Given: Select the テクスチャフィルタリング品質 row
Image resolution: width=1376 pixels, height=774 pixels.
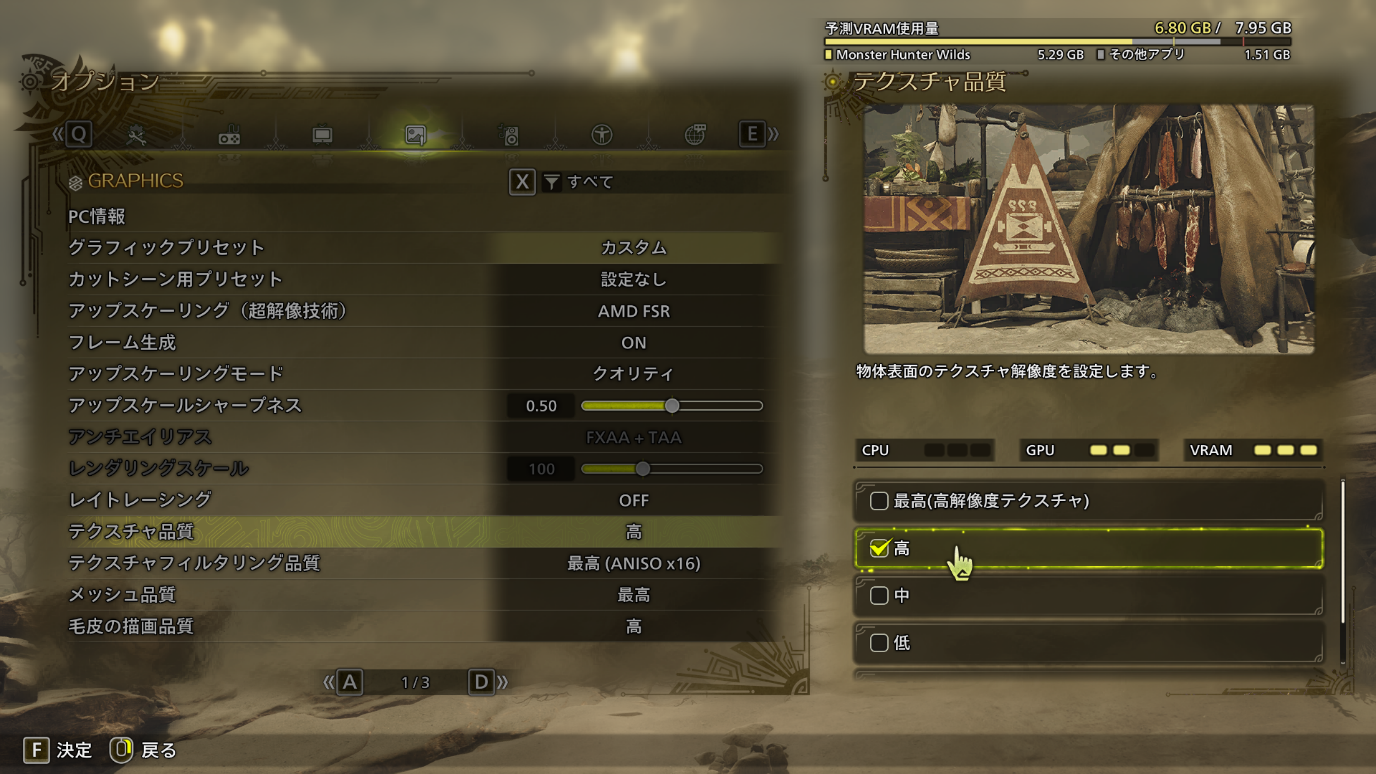Looking at the screenshot, I should 633,564.
